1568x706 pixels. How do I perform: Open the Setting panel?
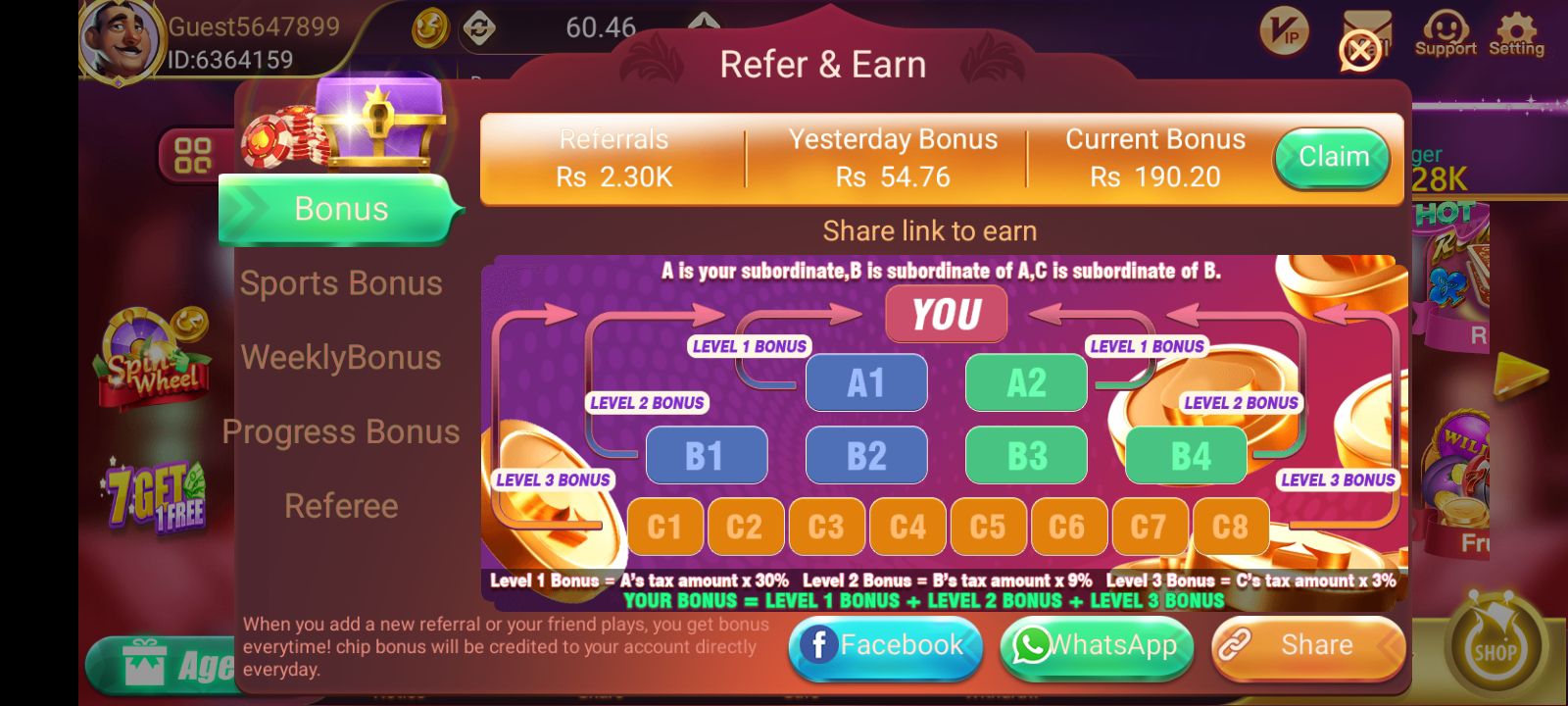1517,29
